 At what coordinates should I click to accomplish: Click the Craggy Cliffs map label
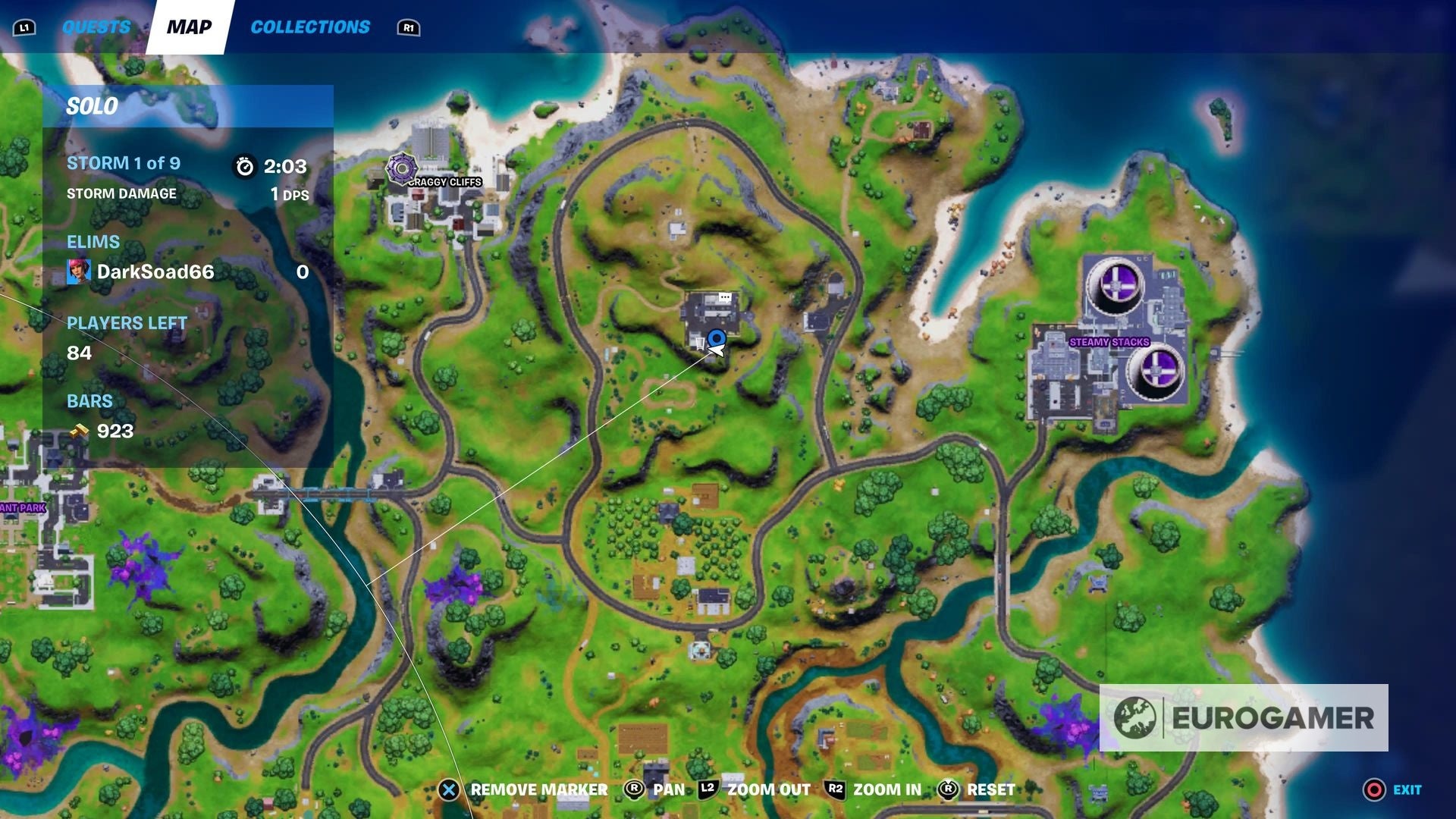444,182
